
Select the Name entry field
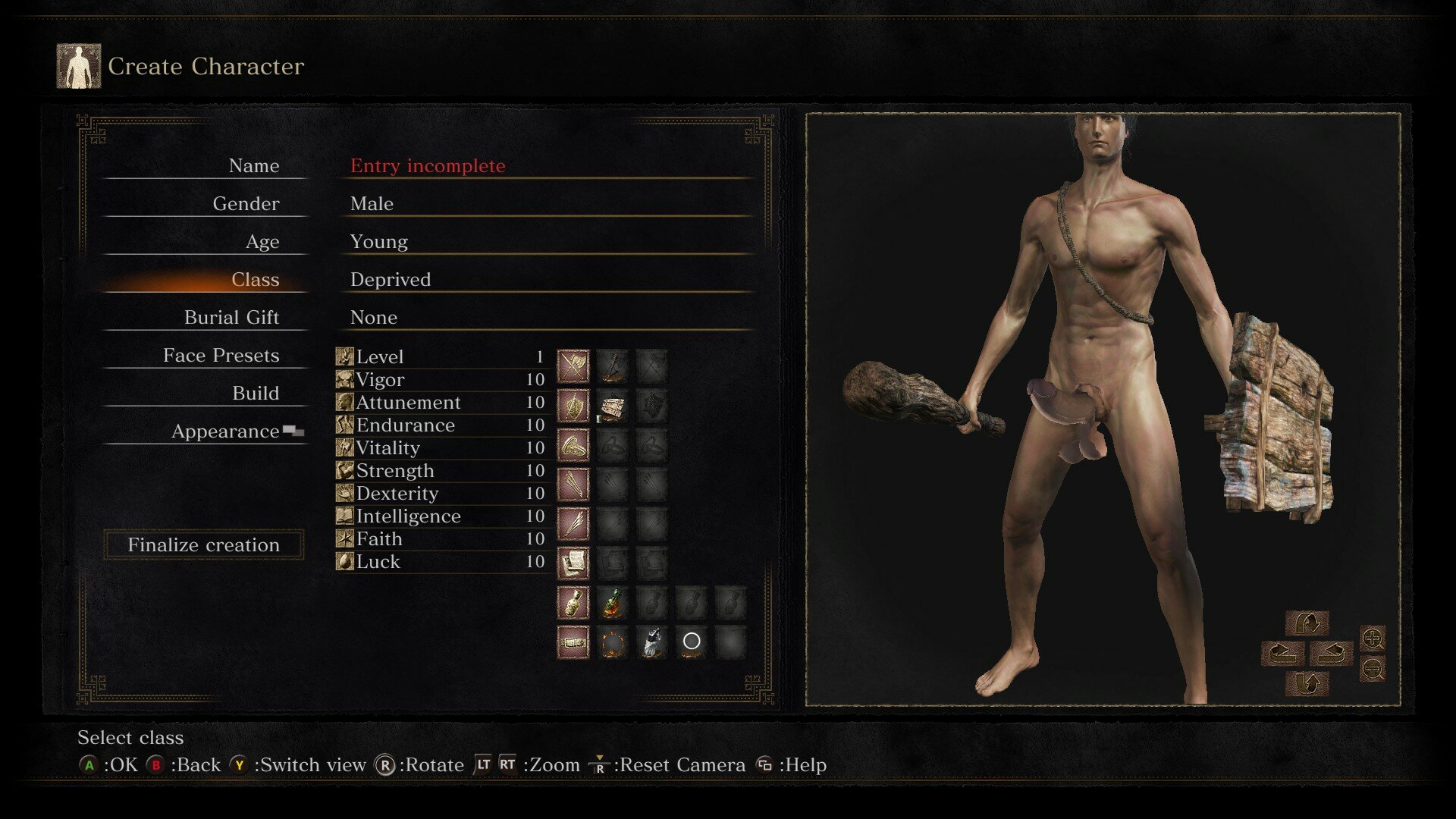pos(428,166)
